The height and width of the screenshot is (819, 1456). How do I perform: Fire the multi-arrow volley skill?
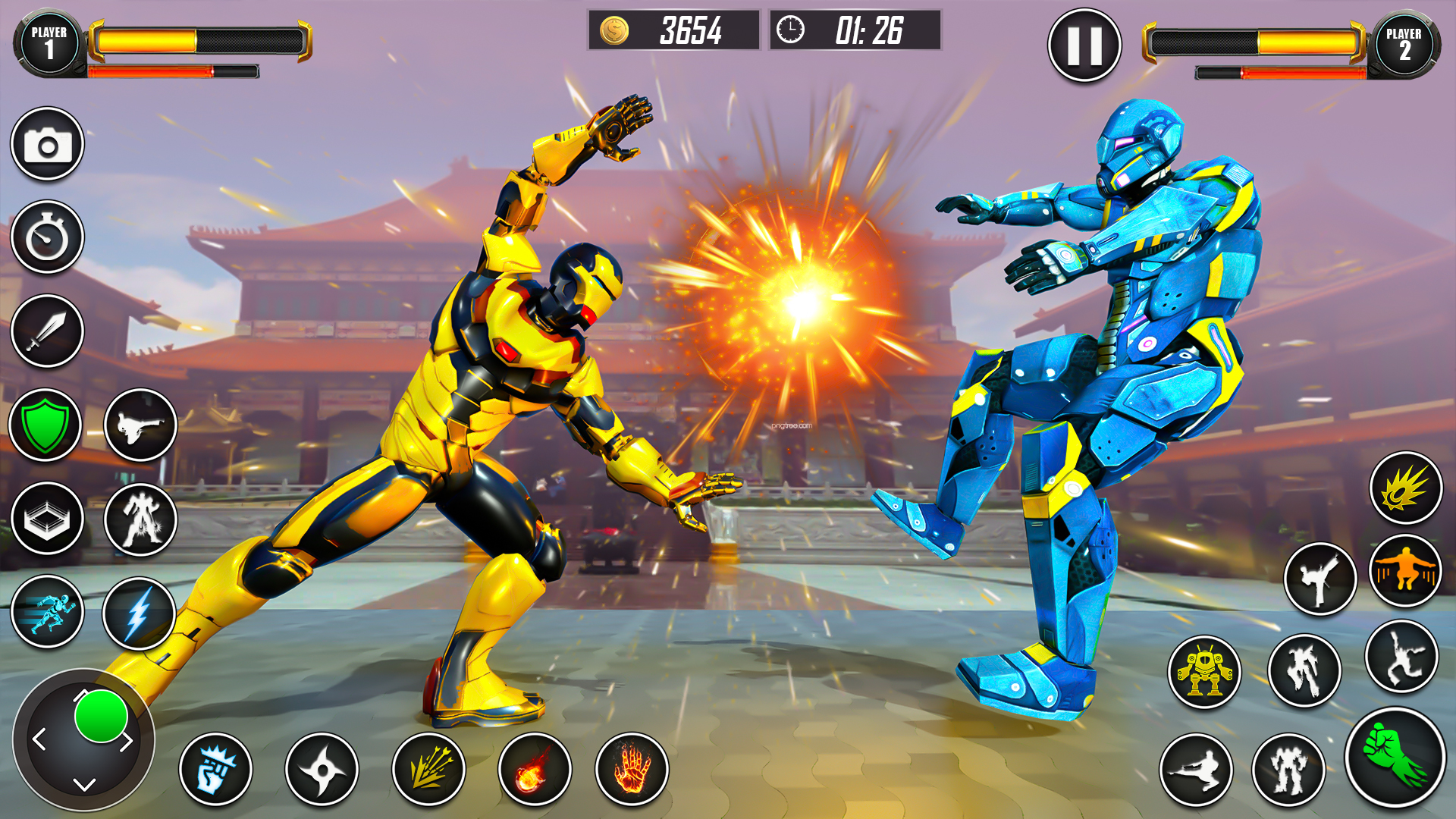tap(428, 770)
